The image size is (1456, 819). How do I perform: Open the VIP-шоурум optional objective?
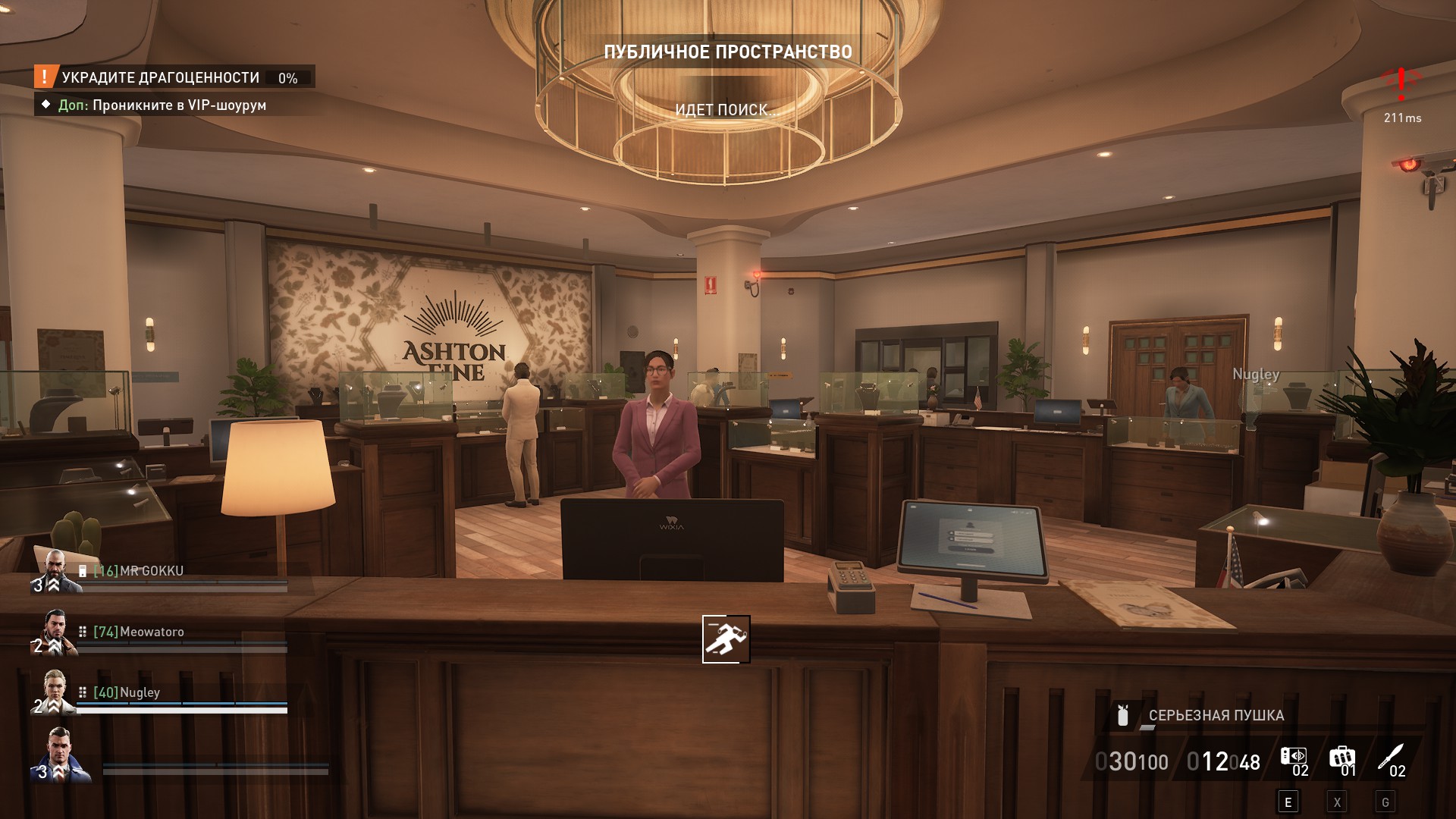tap(162, 105)
